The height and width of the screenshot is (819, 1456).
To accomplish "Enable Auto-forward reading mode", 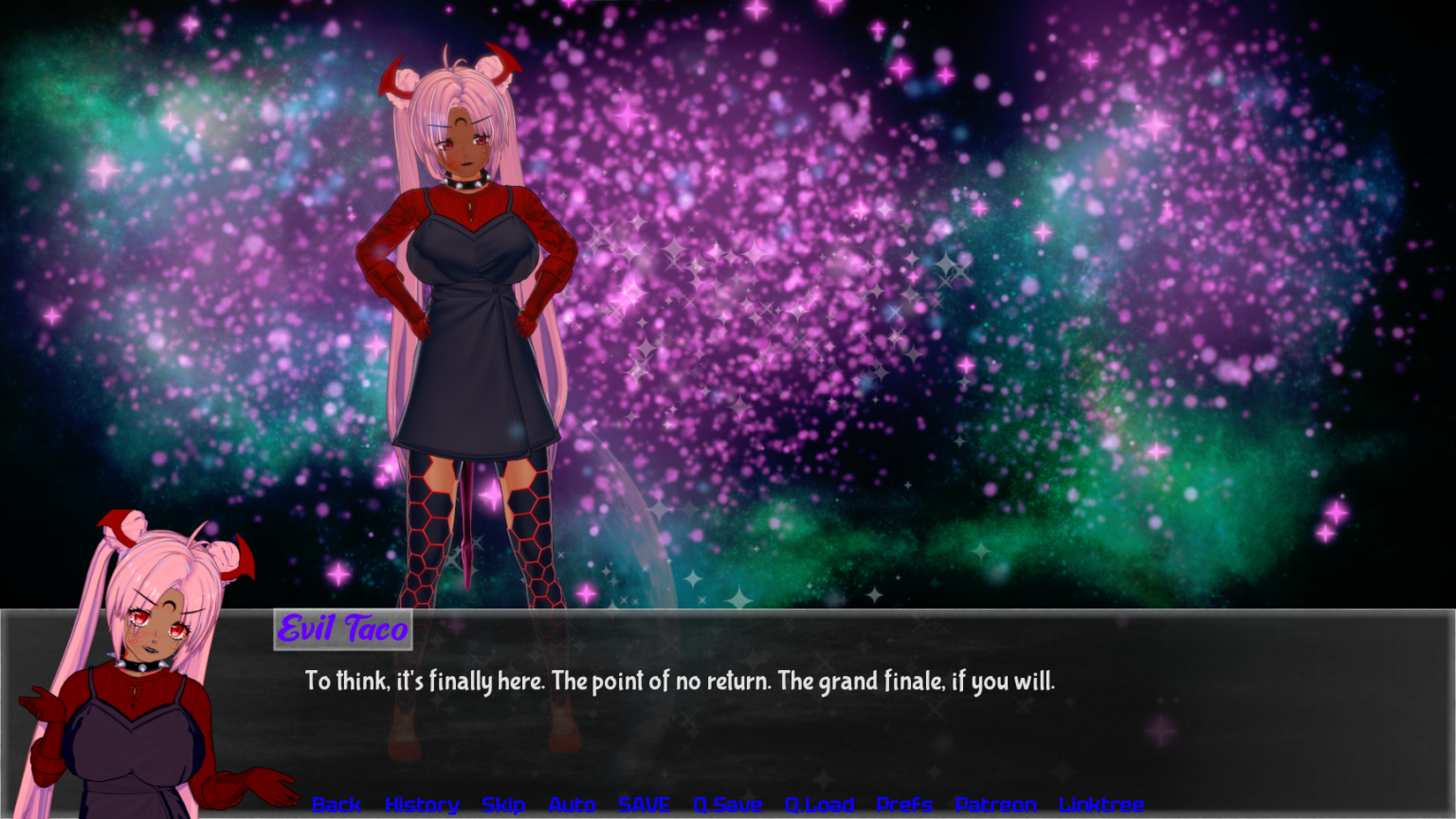I will point(572,805).
